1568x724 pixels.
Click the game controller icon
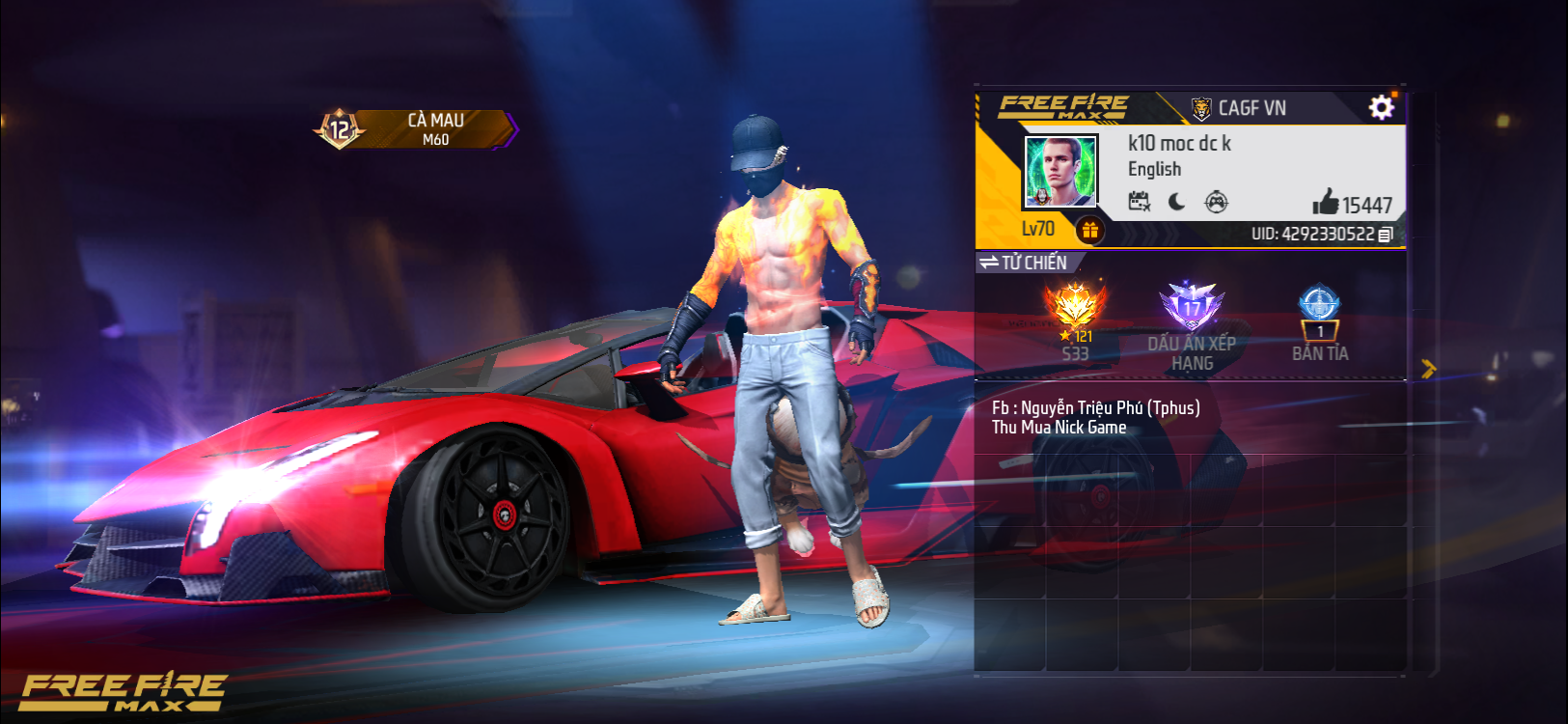(x=1217, y=201)
